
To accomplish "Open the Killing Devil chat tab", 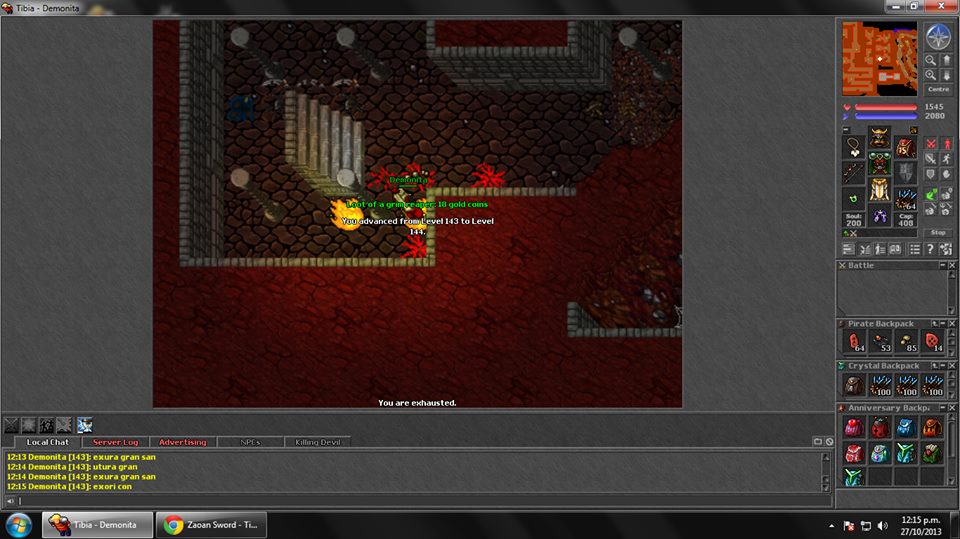I will [x=317, y=442].
